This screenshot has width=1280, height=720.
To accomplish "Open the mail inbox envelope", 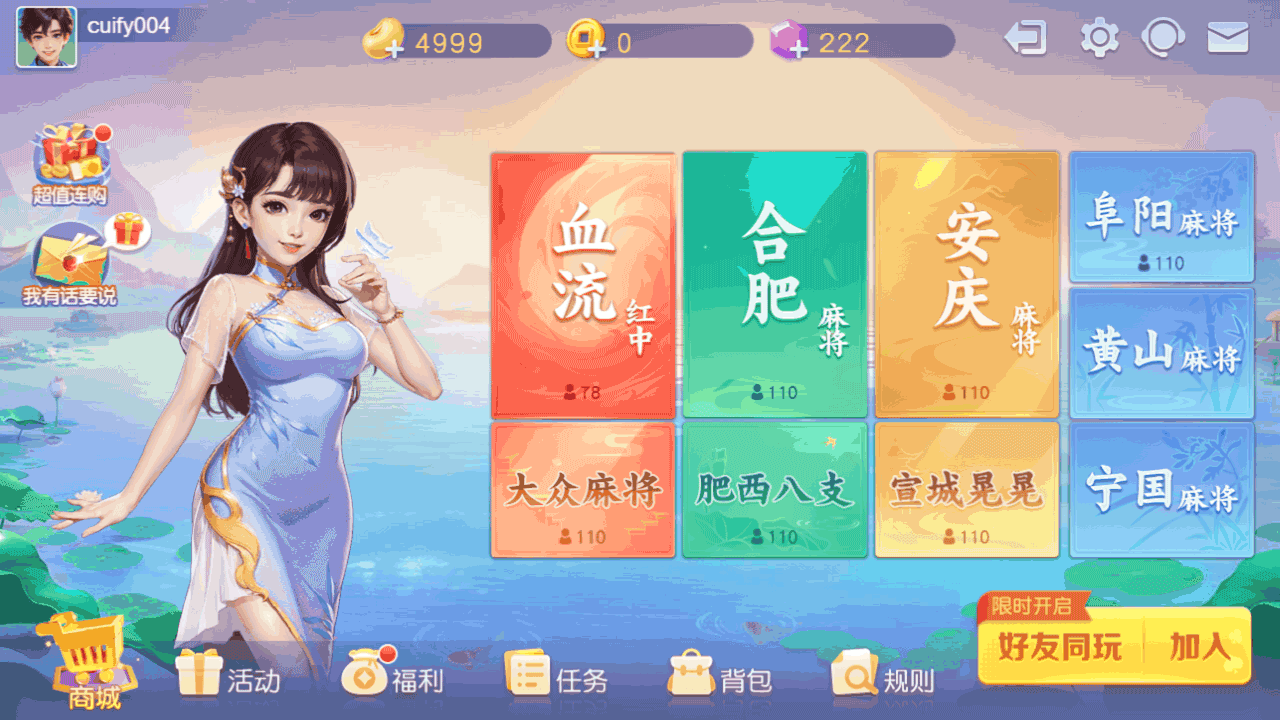I will (x=1229, y=37).
